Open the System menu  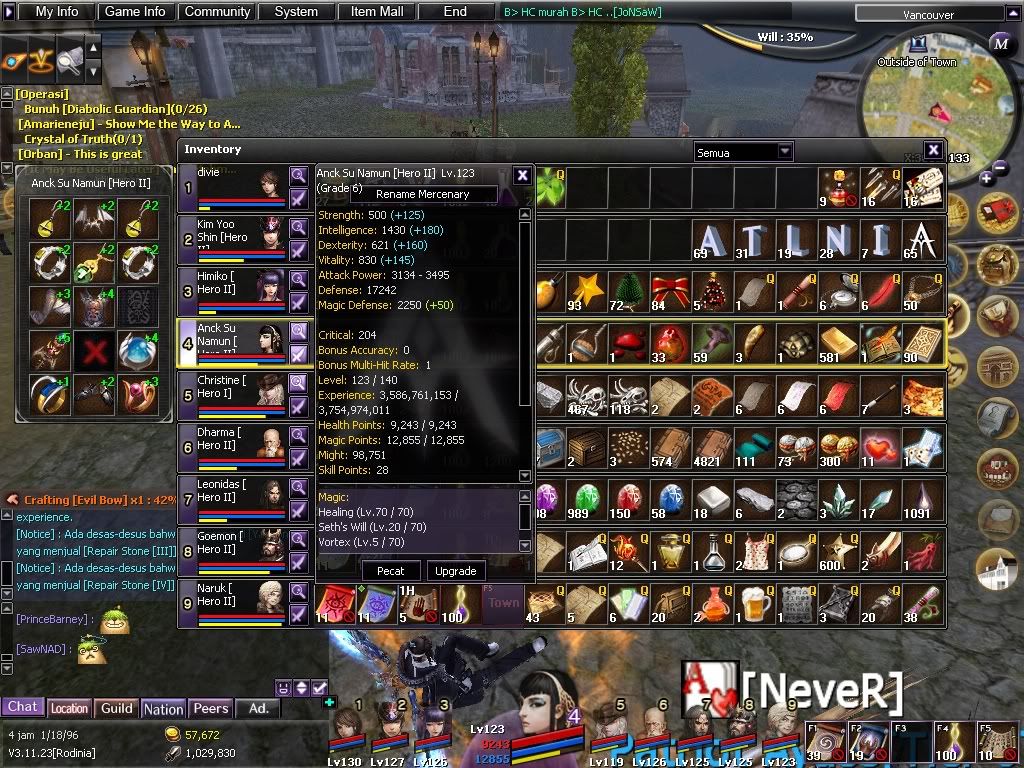coord(296,12)
